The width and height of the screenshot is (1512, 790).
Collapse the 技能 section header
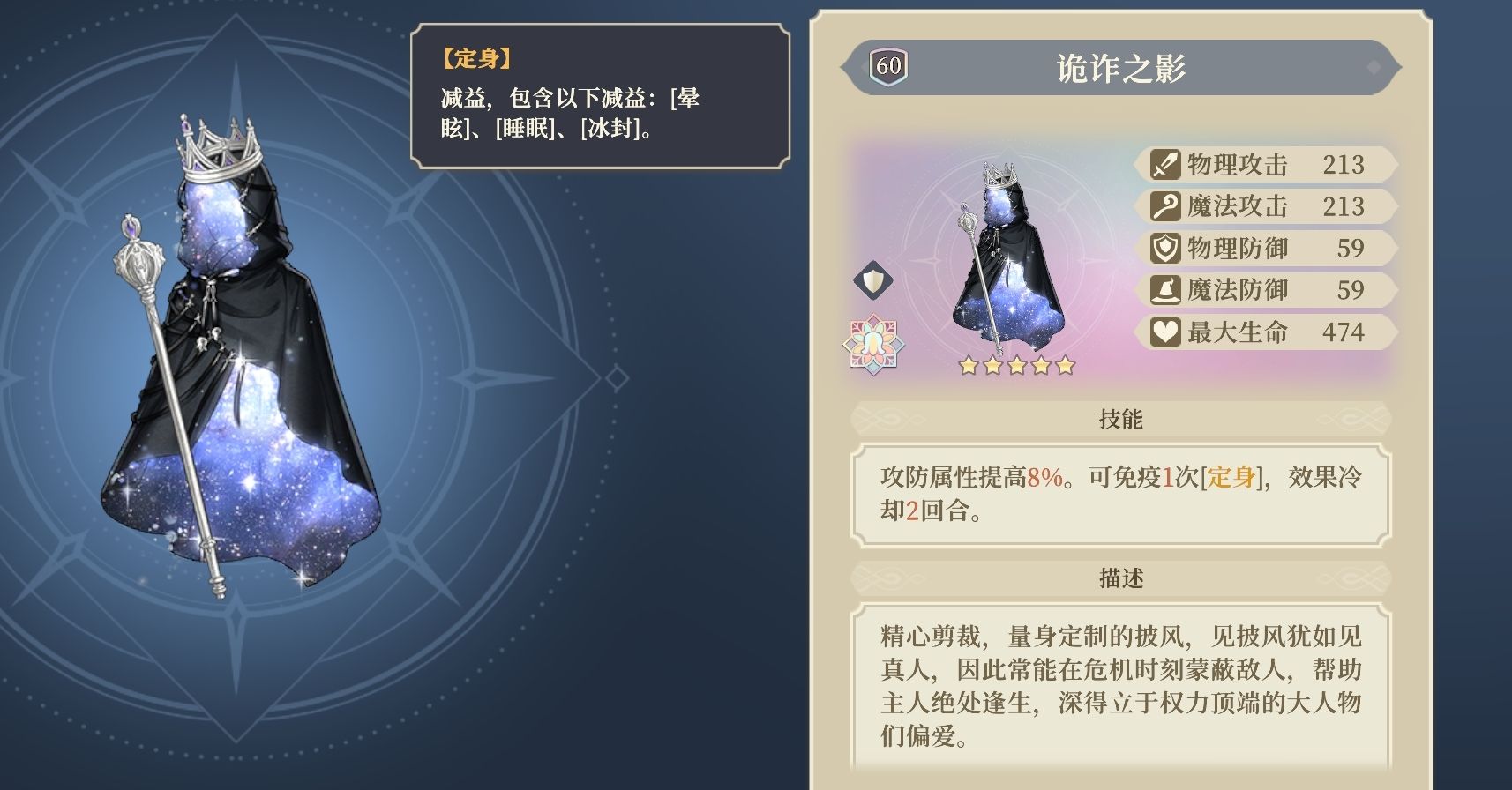click(1118, 420)
